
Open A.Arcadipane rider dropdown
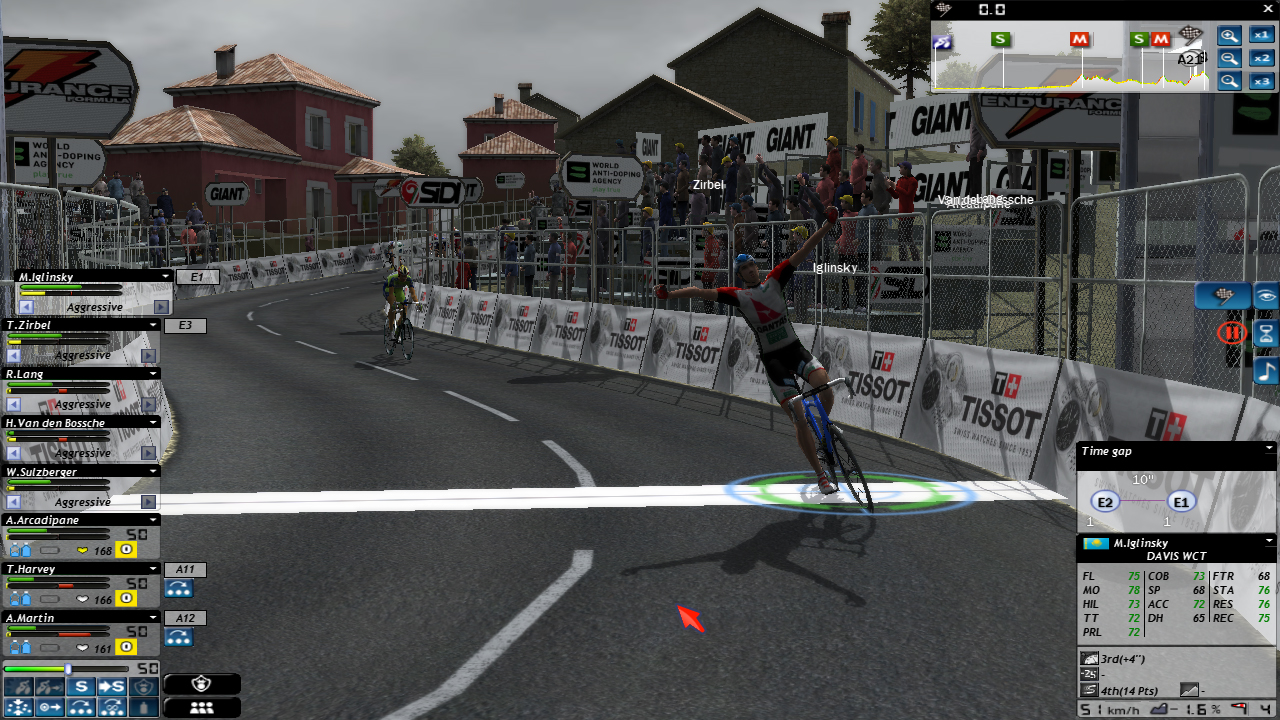click(153, 520)
